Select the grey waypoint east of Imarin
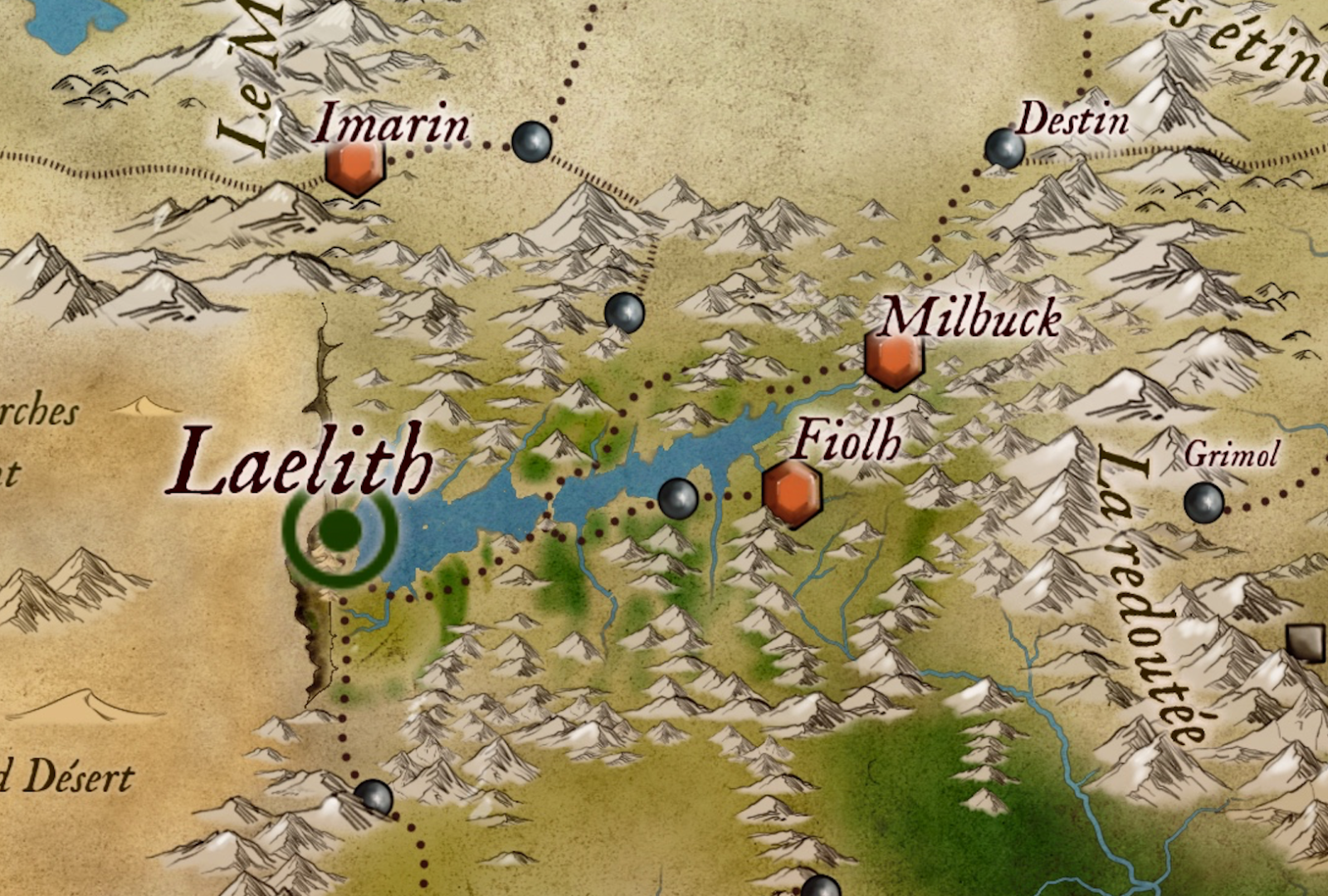Screen dimensions: 1328x896 tap(531, 142)
